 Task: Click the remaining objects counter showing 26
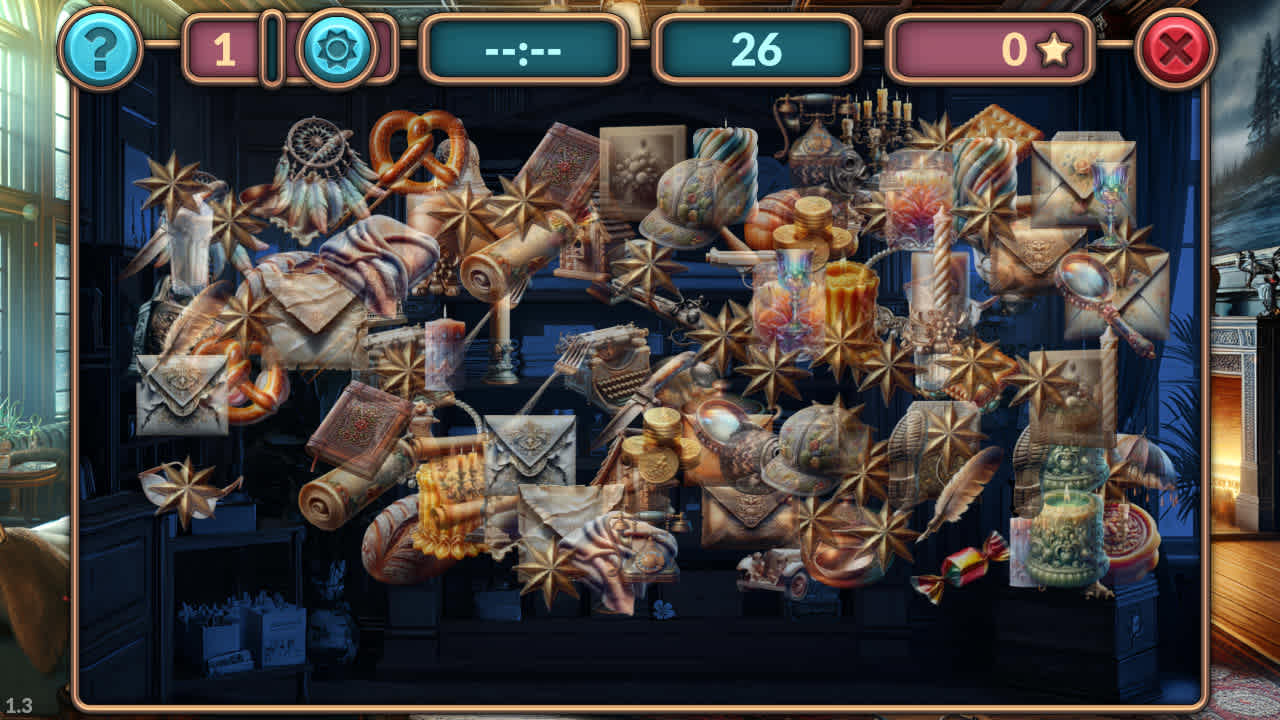(x=755, y=46)
